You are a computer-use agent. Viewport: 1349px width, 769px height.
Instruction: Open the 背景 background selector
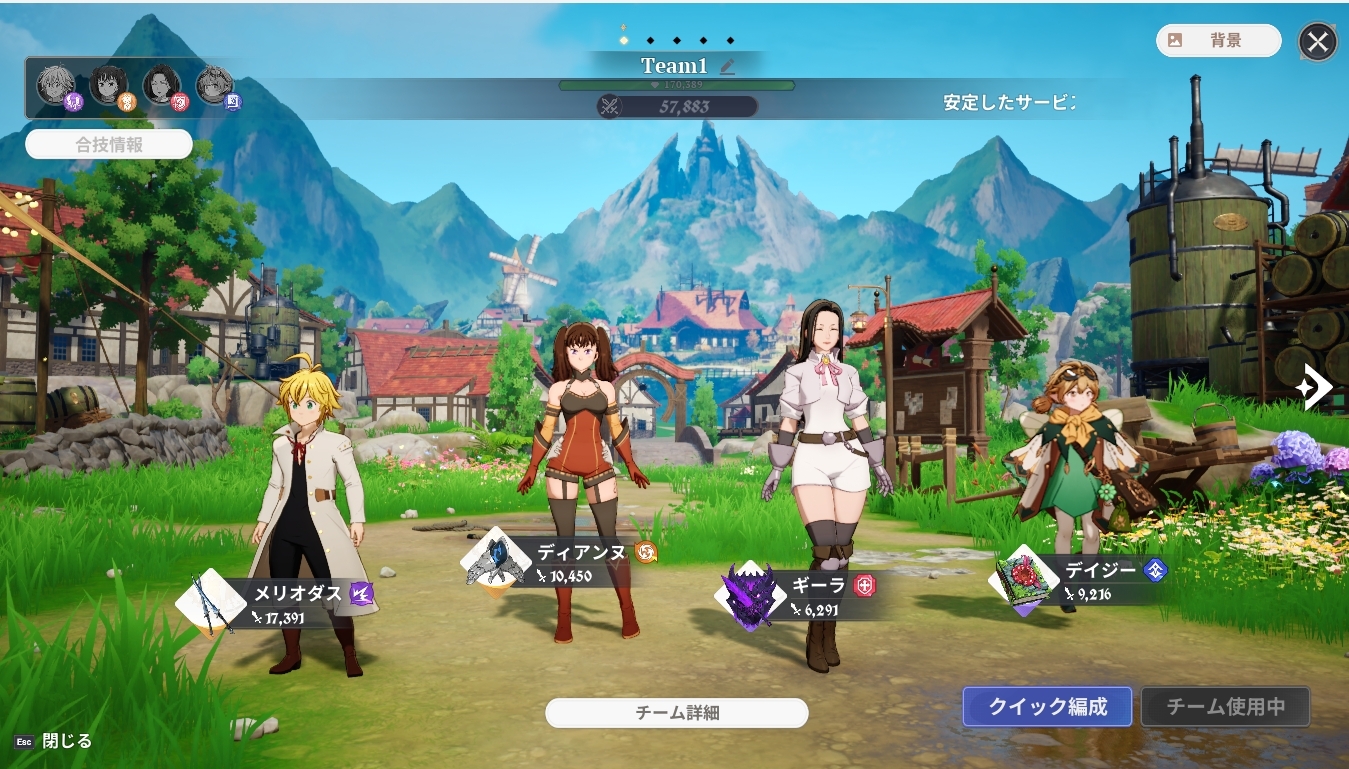1218,41
